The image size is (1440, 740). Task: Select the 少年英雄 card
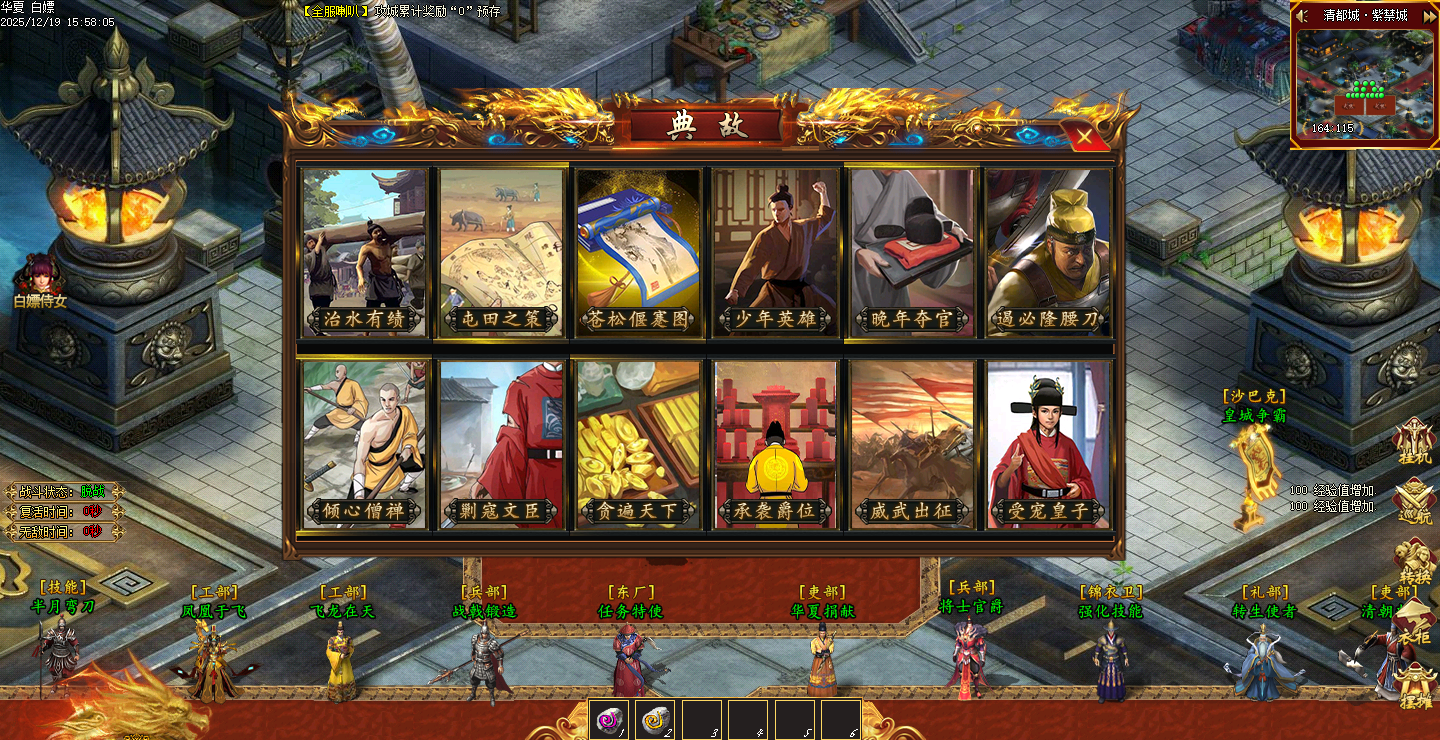point(775,251)
